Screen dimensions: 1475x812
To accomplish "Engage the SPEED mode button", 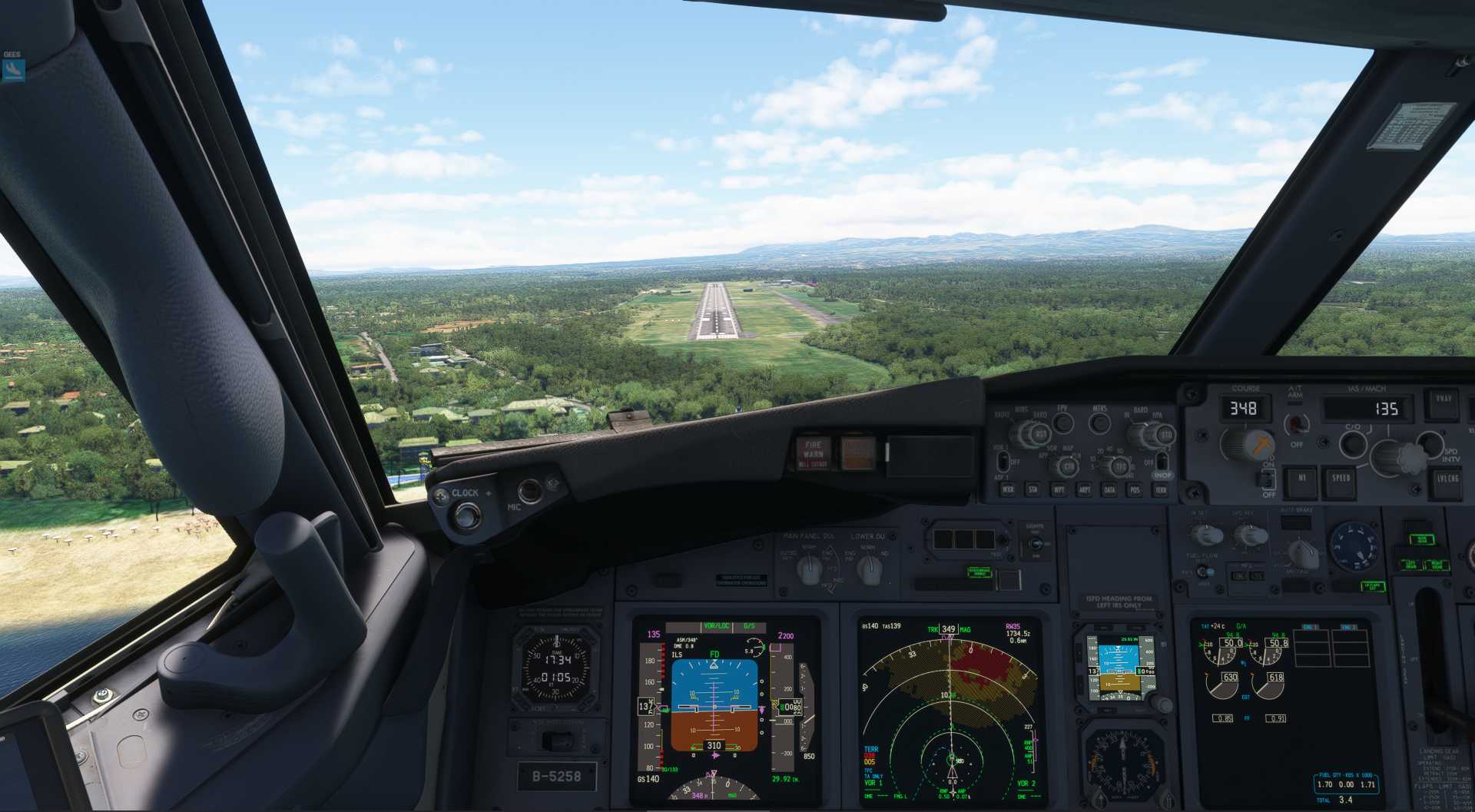I will click(x=1341, y=479).
